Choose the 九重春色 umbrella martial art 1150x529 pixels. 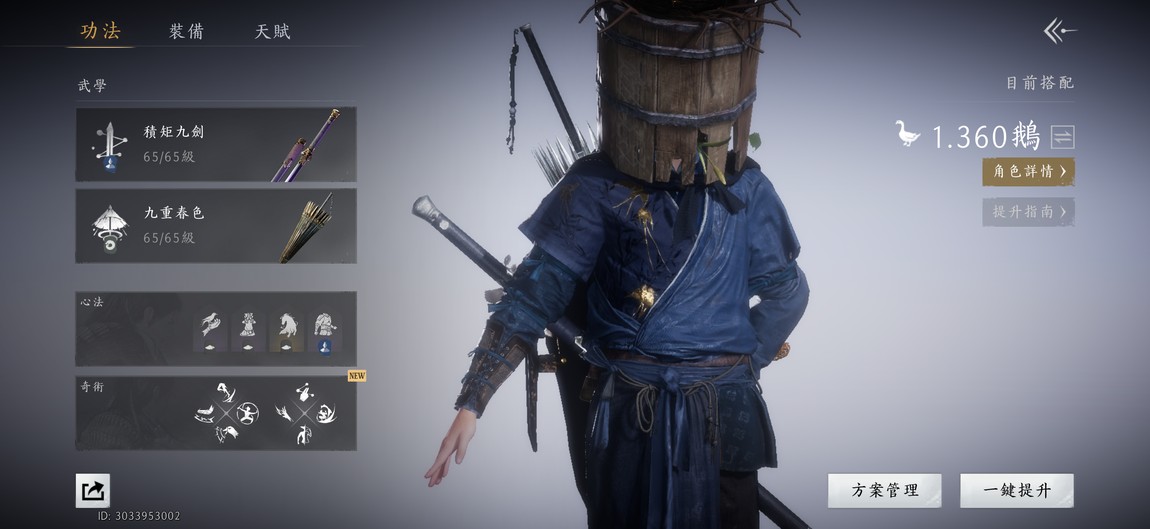coord(215,225)
